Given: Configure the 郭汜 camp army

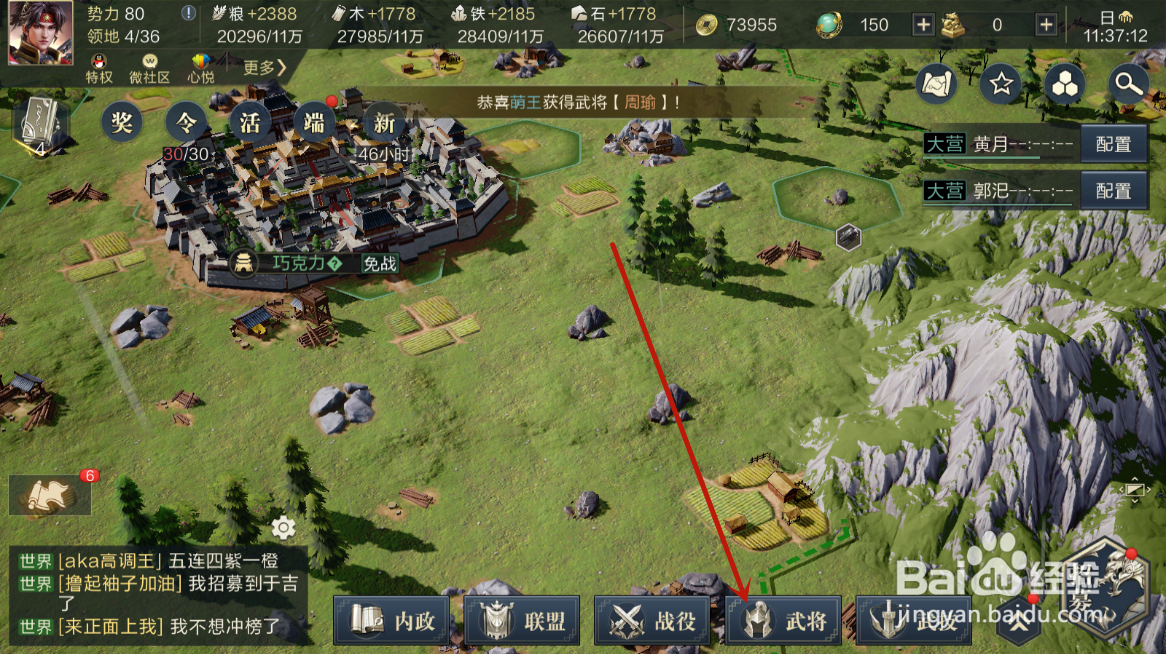Looking at the screenshot, I should point(1113,190).
